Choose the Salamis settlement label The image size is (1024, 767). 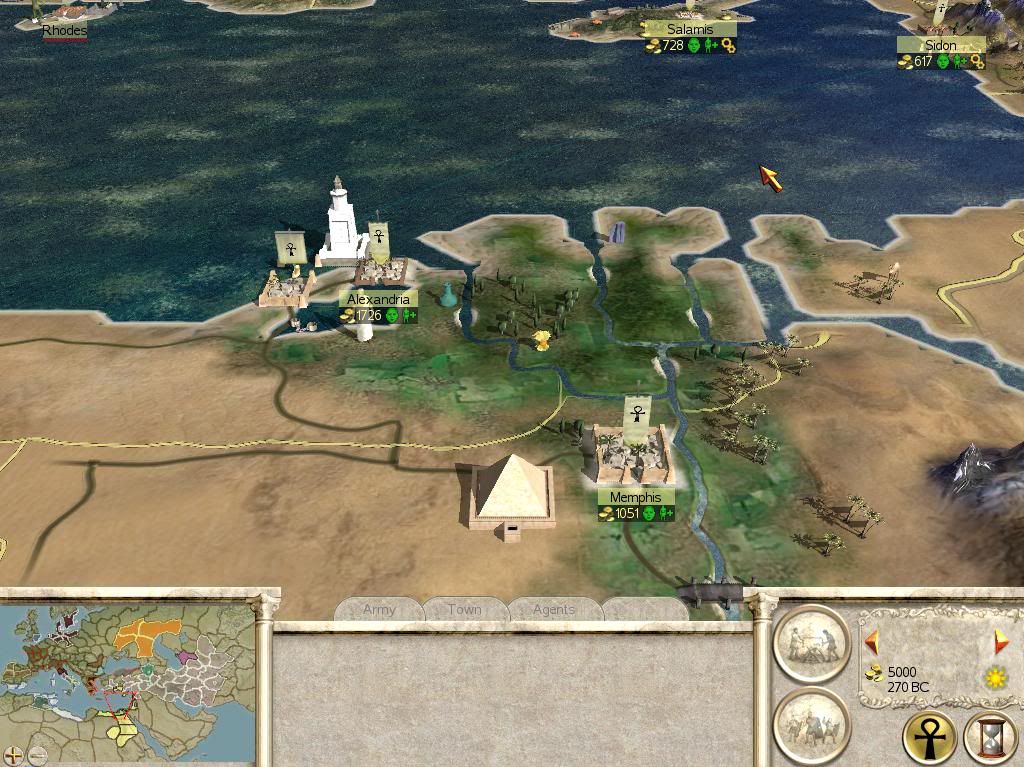(x=690, y=30)
